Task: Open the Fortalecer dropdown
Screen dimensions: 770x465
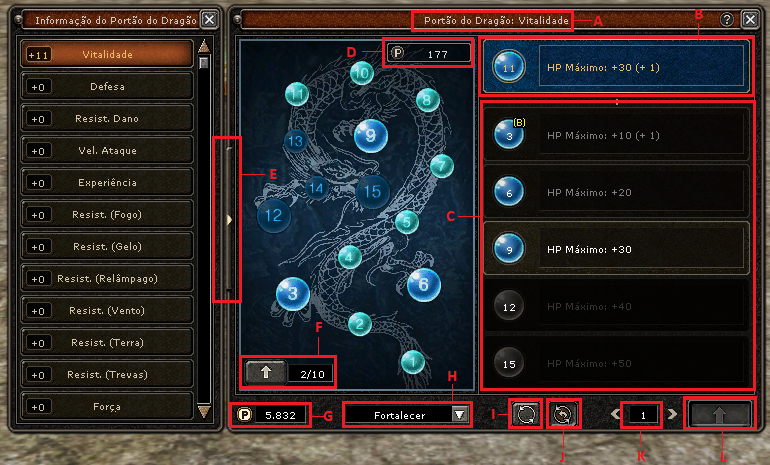Action: (x=459, y=414)
